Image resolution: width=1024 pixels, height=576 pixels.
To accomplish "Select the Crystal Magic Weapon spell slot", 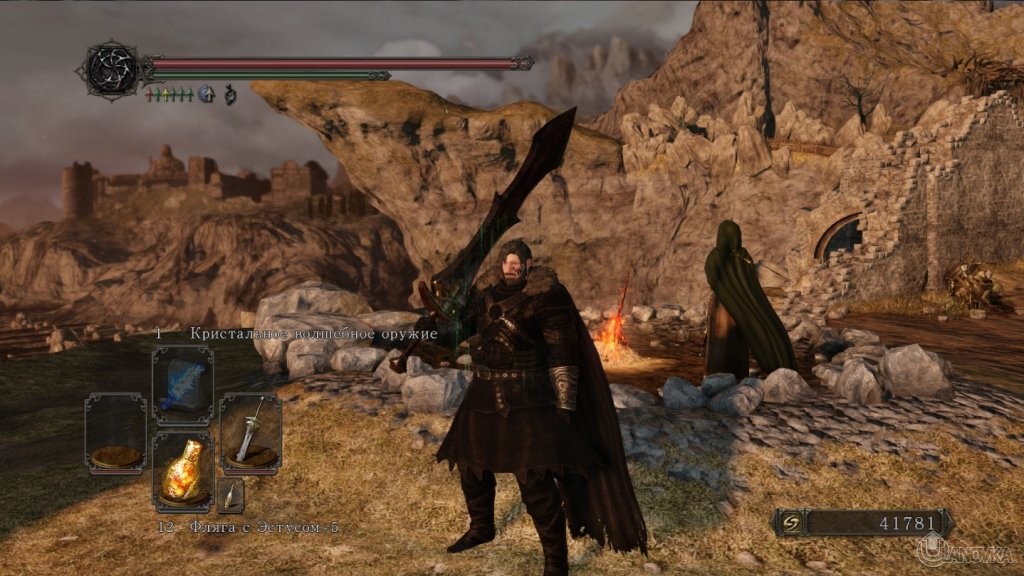I will coord(182,385).
